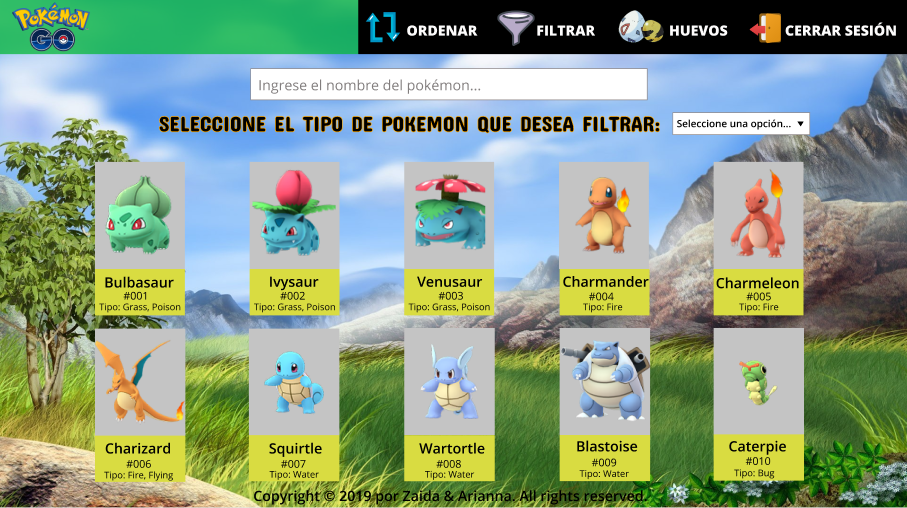Open the Blastoise card
Image resolution: width=907 pixels, height=508 pixels.
(604, 403)
